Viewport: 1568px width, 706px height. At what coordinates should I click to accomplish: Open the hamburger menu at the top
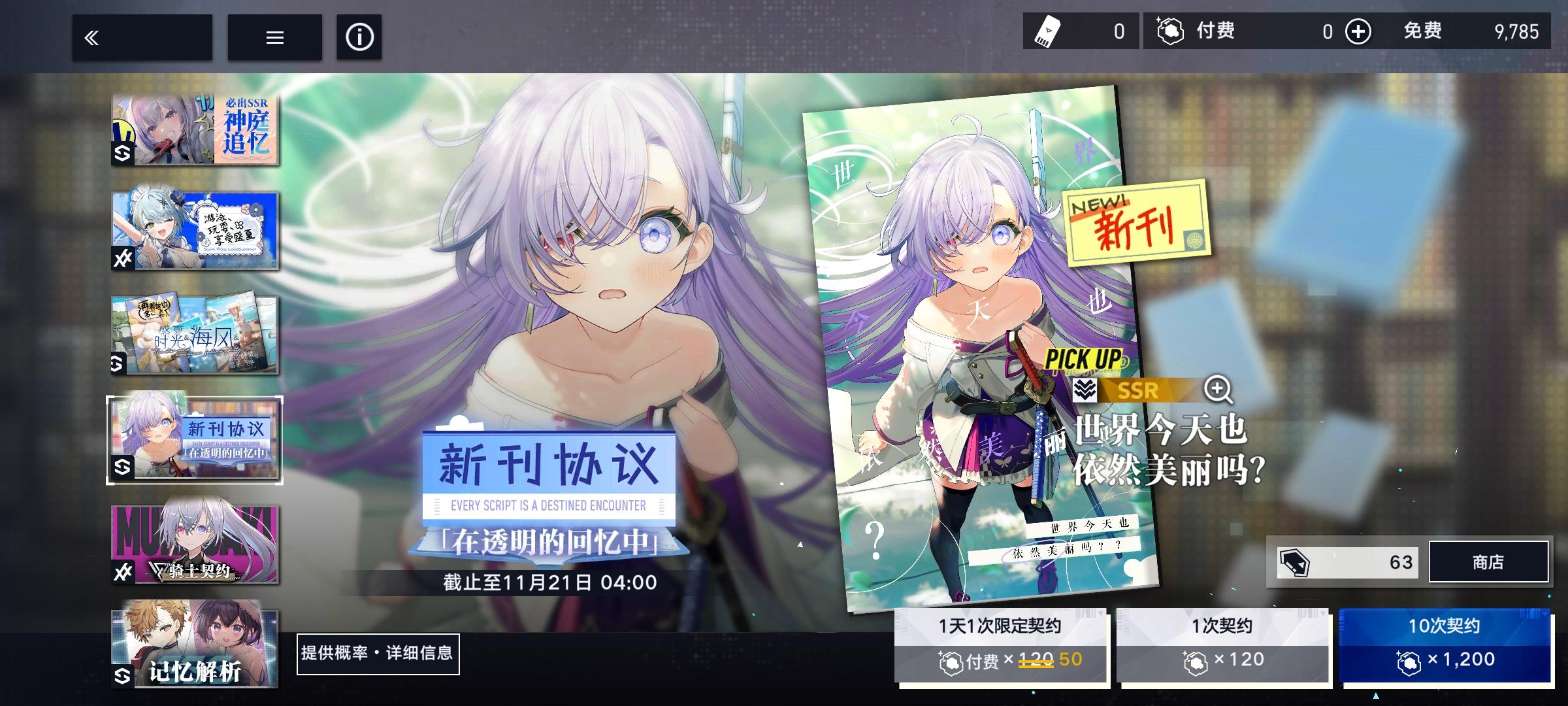[274, 37]
